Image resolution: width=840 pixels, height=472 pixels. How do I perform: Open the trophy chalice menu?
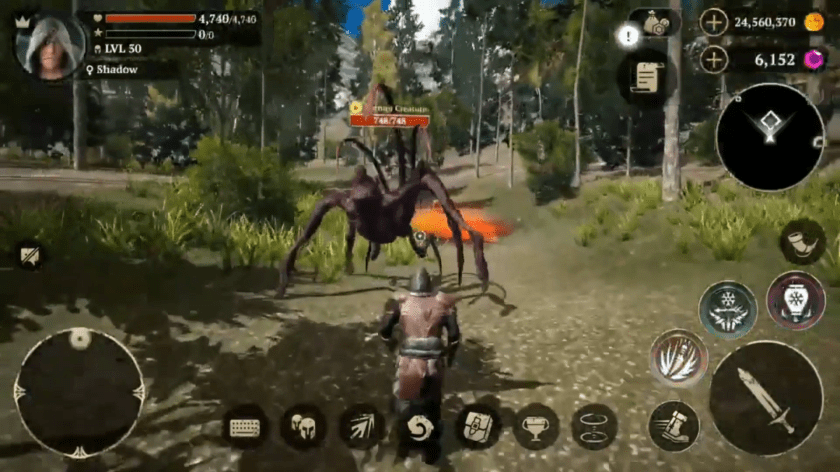[x=536, y=427]
